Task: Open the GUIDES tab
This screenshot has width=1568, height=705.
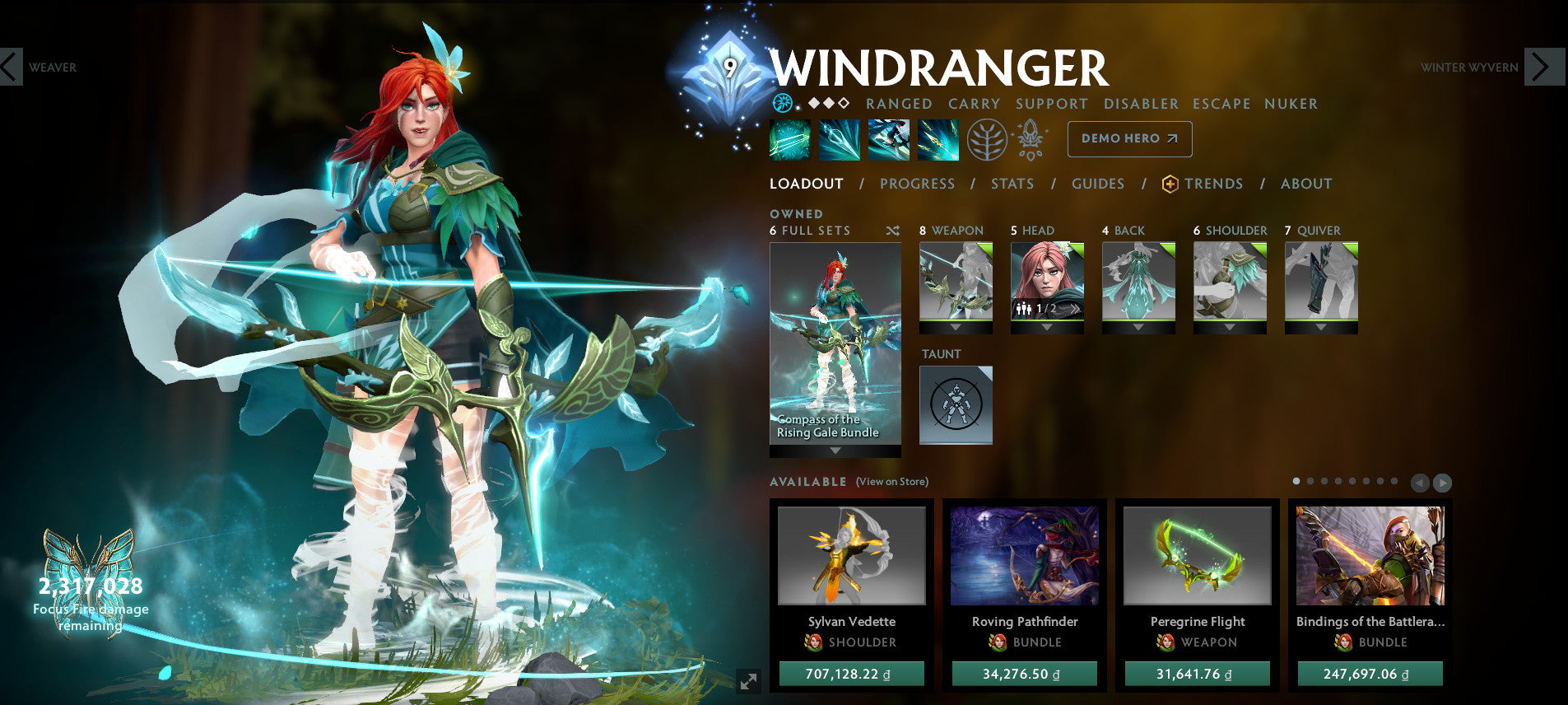Action: 1098,184
